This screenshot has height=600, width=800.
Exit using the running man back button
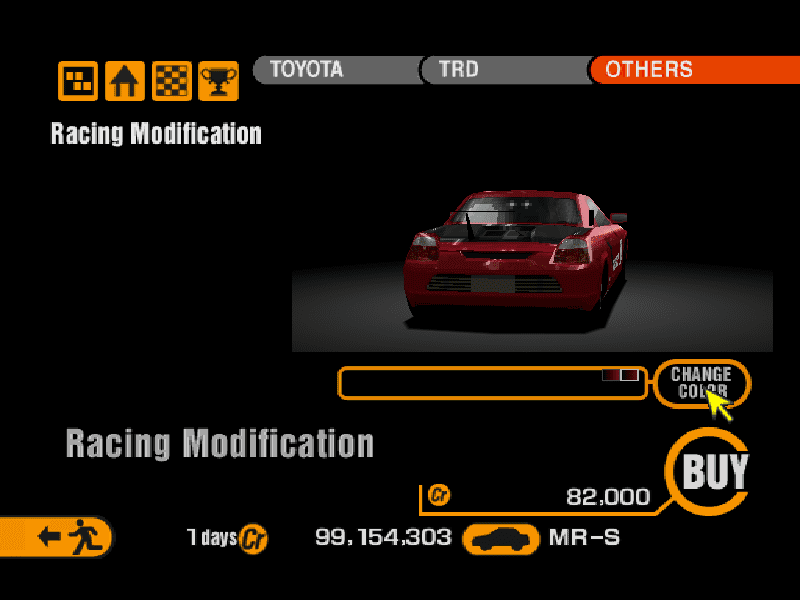point(58,537)
